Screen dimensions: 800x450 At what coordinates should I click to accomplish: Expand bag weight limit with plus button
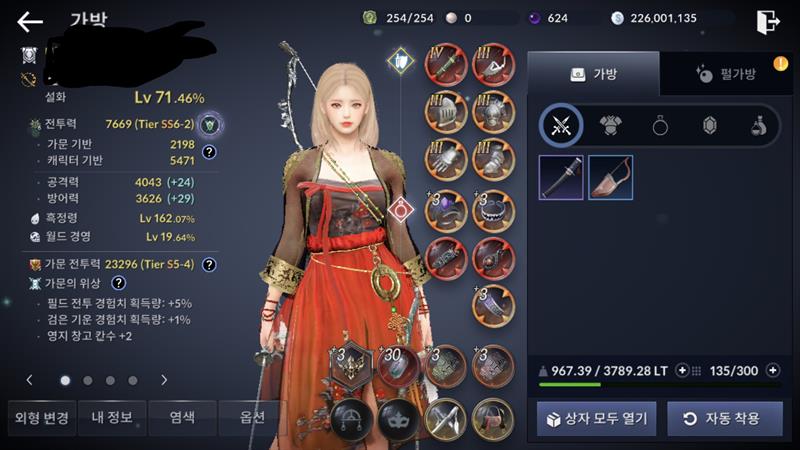682,371
